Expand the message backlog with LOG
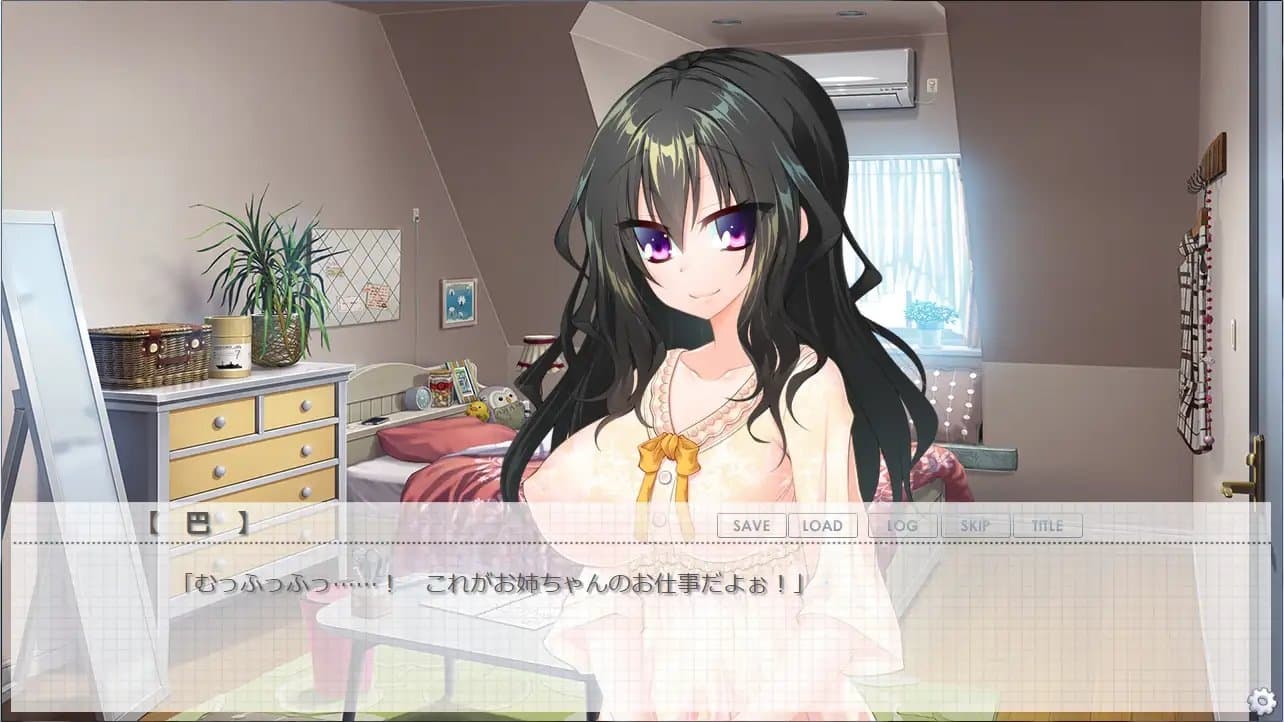 [902, 525]
